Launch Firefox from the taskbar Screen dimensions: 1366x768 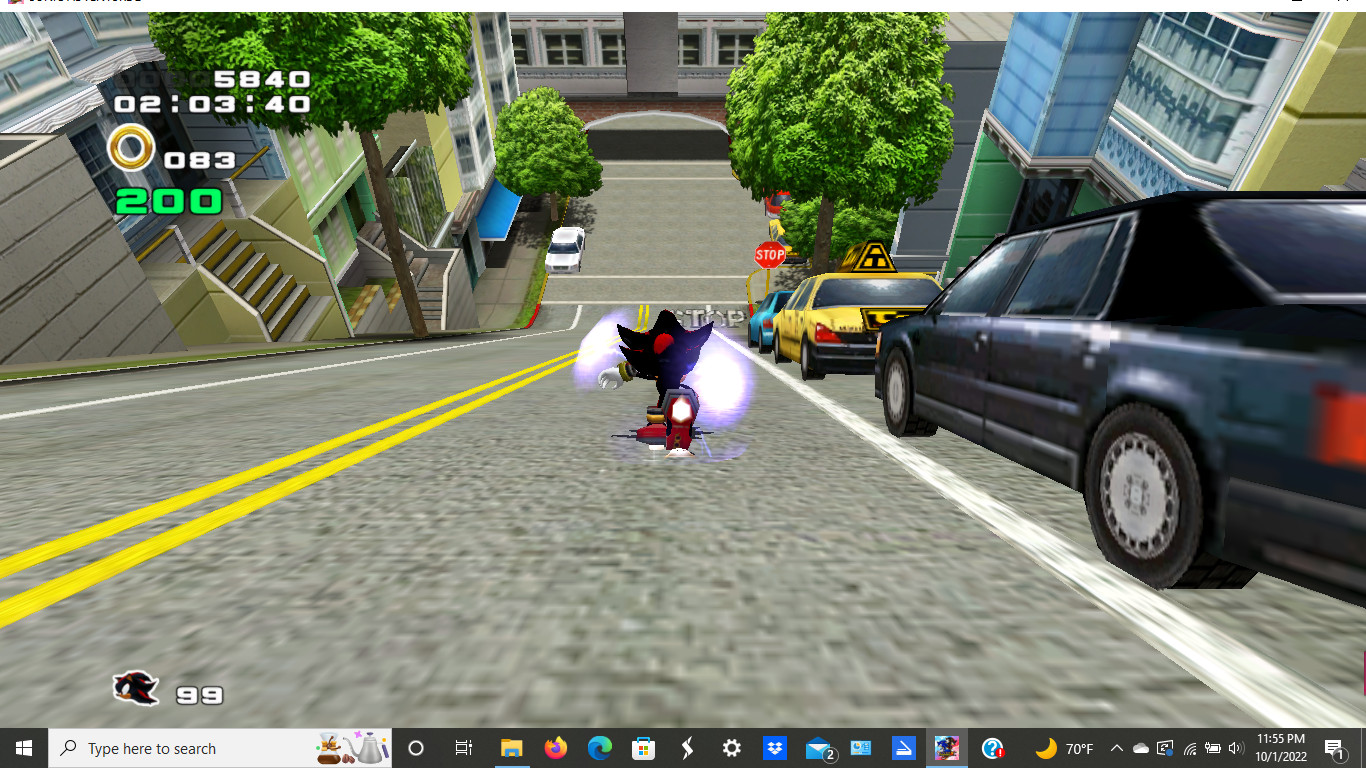coord(555,748)
